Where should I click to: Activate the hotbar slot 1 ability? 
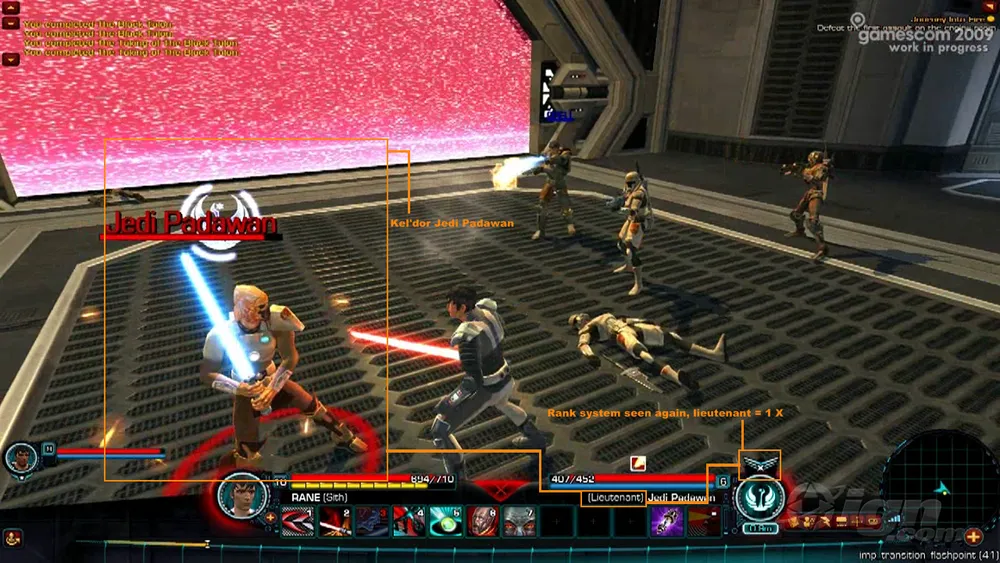click(x=297, y=521)
